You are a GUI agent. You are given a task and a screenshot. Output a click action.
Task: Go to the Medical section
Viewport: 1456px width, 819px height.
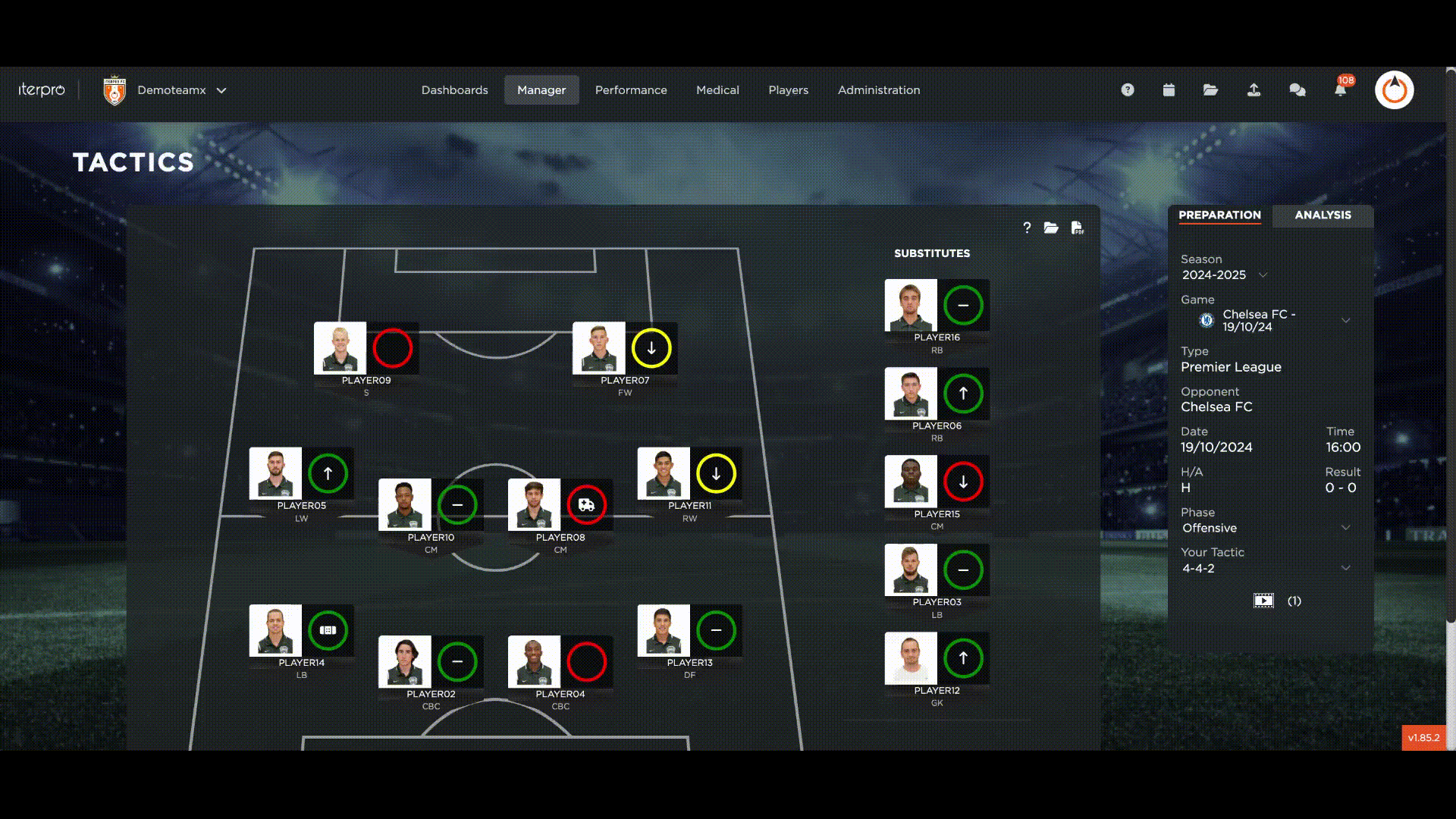(717, 90)
